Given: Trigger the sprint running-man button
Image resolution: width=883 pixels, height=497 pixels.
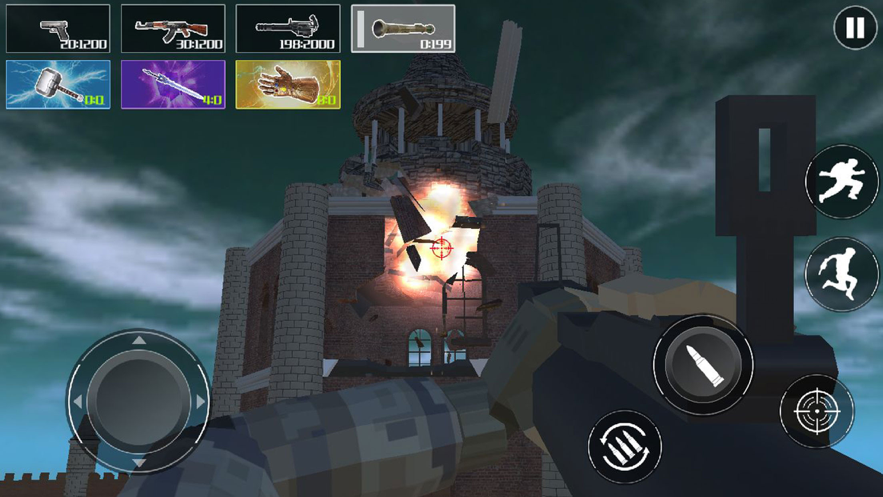Looking at the screenshot, I should click(842, 180).
